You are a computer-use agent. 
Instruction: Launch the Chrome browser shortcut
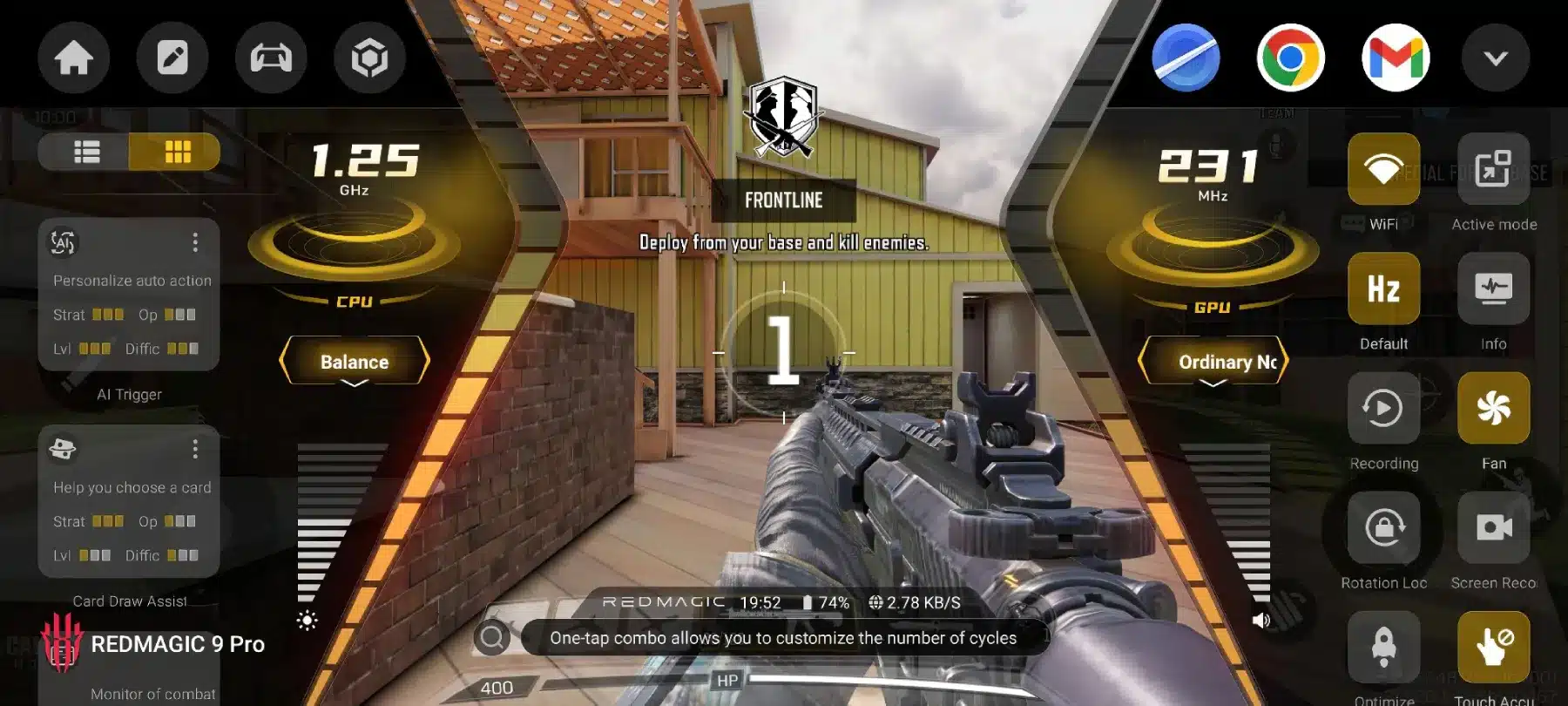point(1290,58)
